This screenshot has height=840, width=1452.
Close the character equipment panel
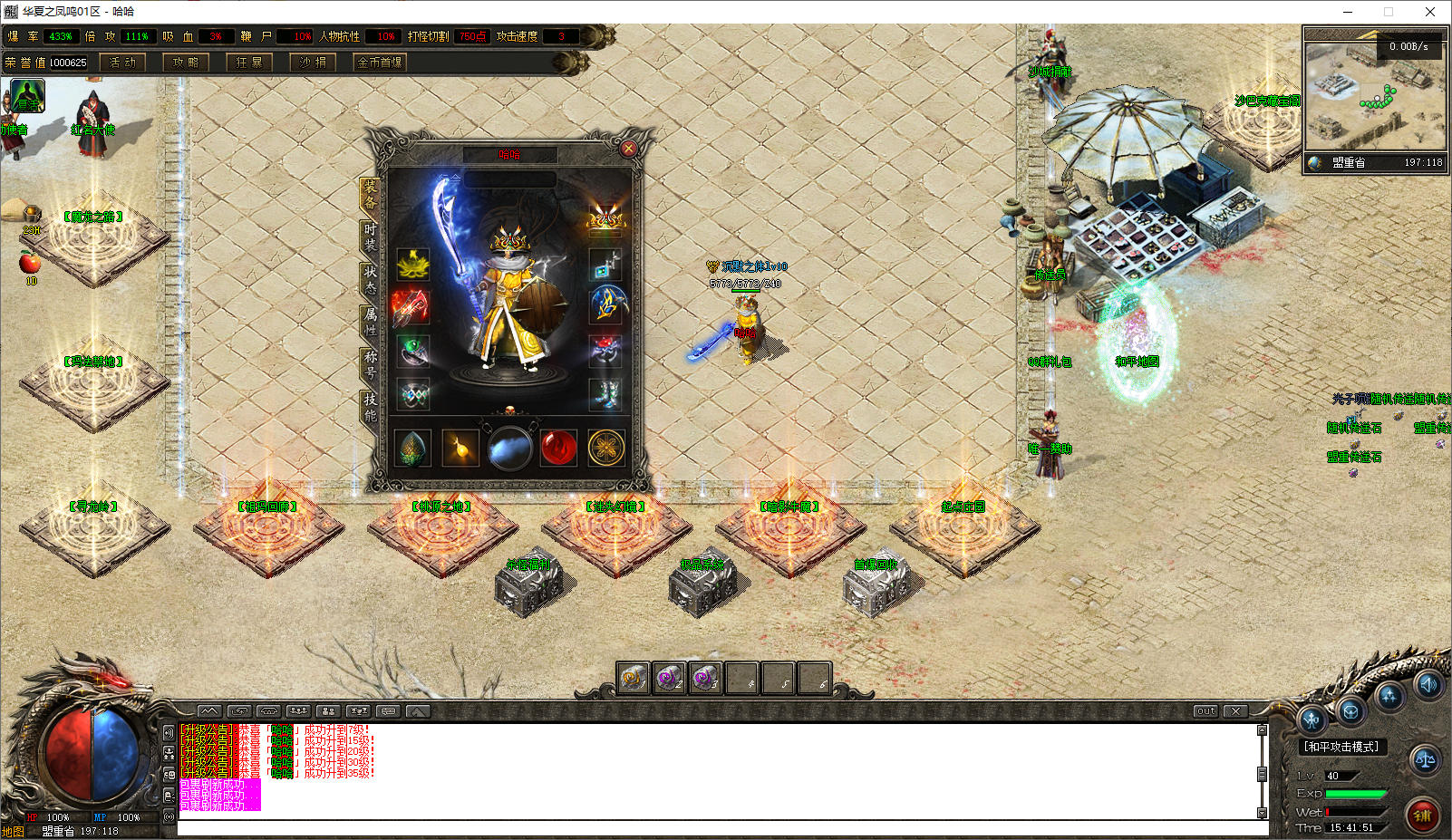pyautogui.click(x=628, y=149)
